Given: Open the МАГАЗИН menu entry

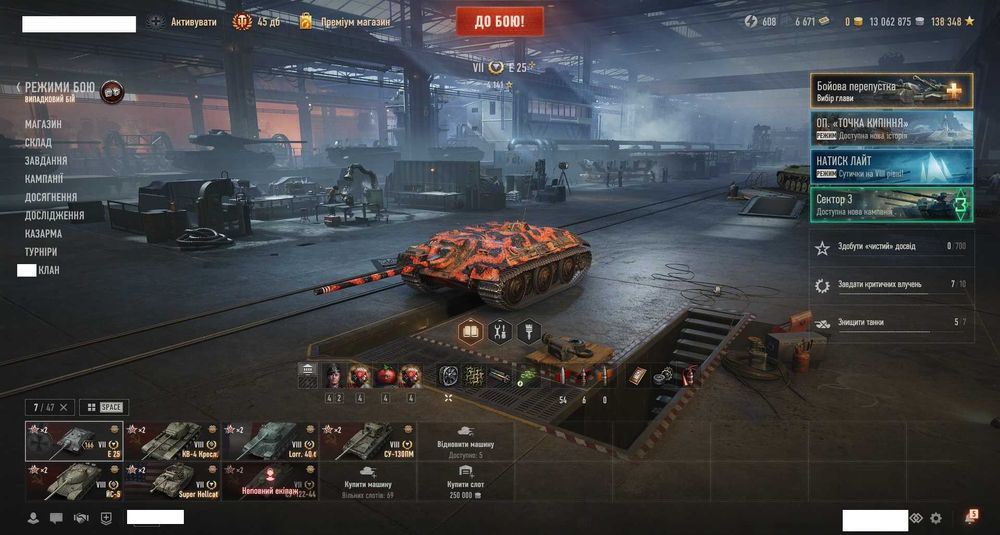Looking at the screenshot, I should tap(43, 124).
